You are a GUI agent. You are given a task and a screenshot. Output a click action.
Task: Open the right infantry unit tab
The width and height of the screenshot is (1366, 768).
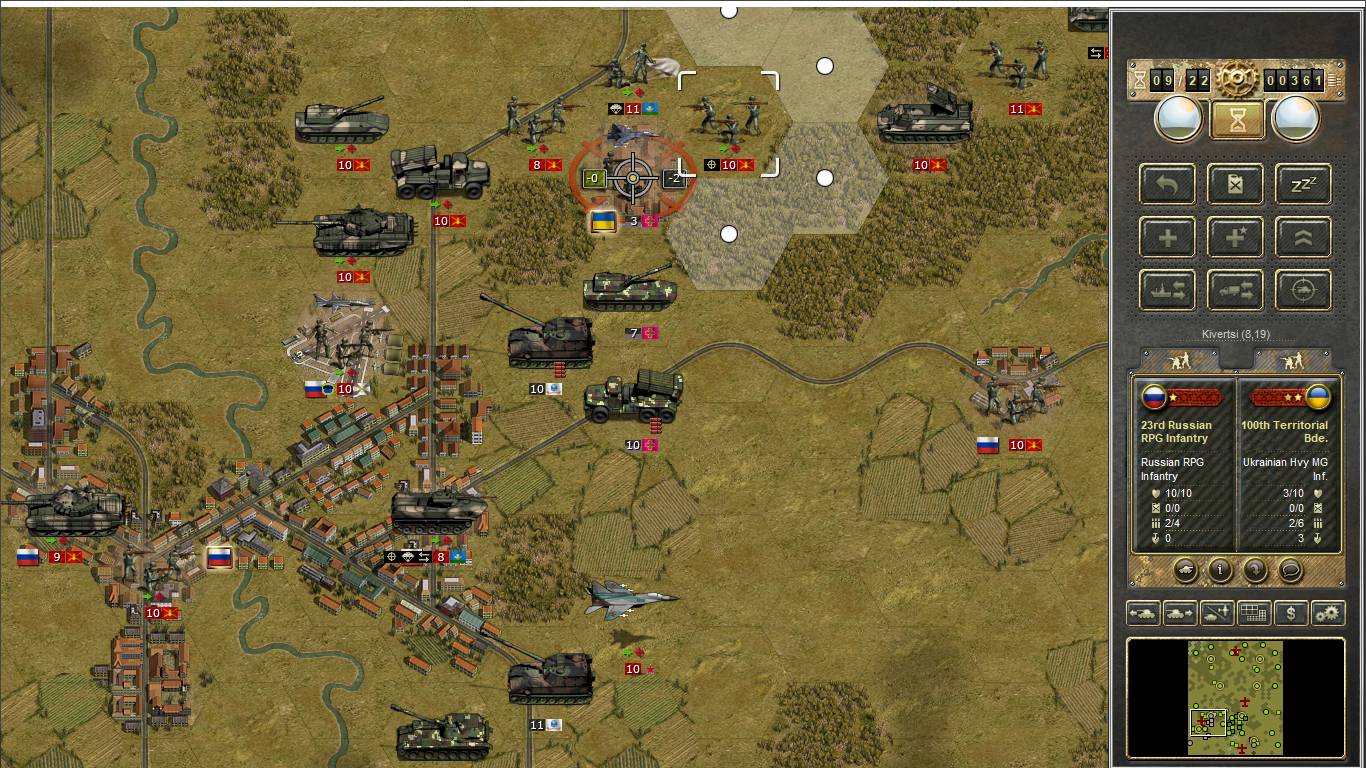[x=1291, y=360]
